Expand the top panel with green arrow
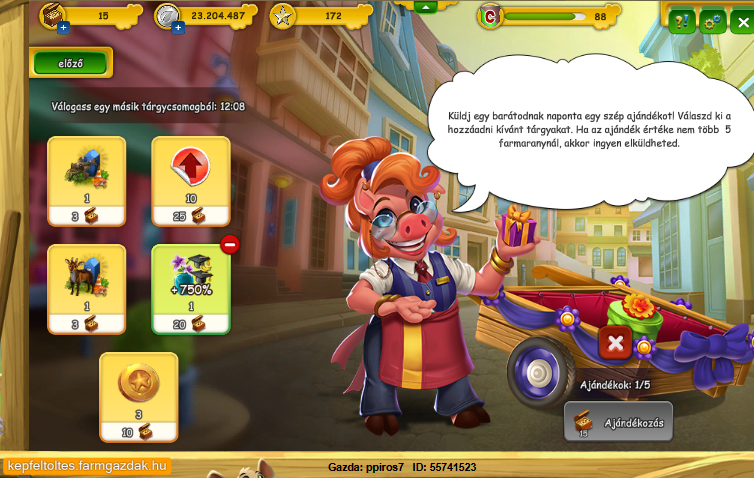 (425, 6)
